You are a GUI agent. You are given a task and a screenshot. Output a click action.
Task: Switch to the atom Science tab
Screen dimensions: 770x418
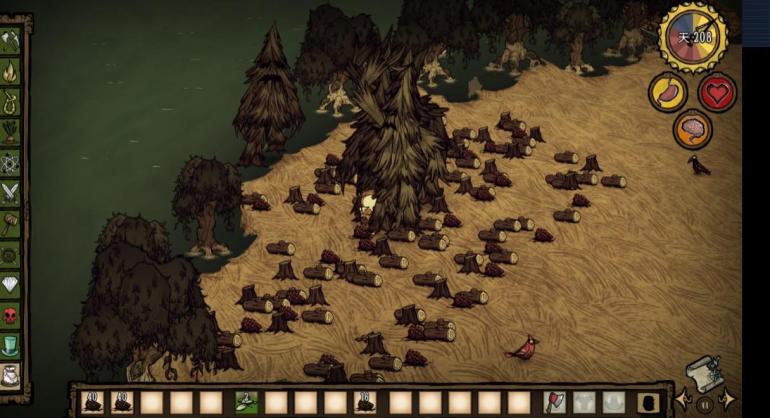[13, 161]
